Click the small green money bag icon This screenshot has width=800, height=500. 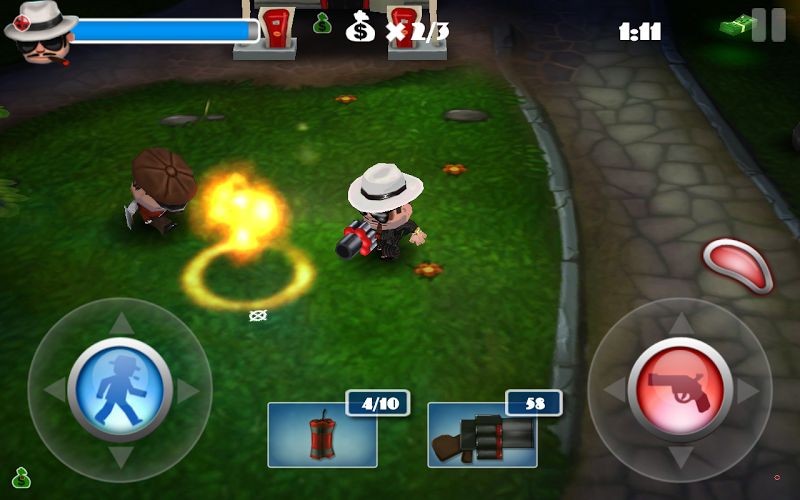tap(322, 22)
